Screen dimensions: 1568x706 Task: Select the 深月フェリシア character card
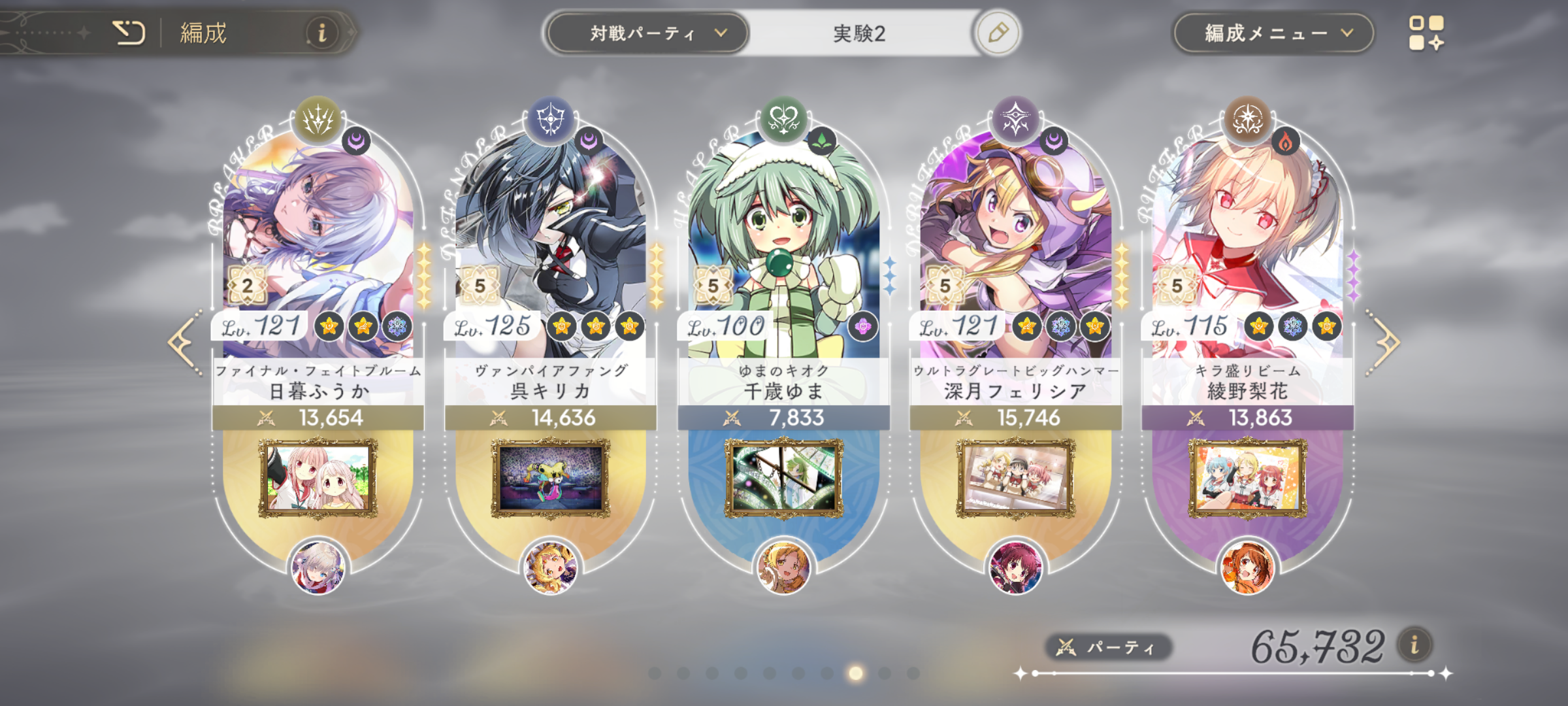pyautogui.click(x=1015, y=248)
